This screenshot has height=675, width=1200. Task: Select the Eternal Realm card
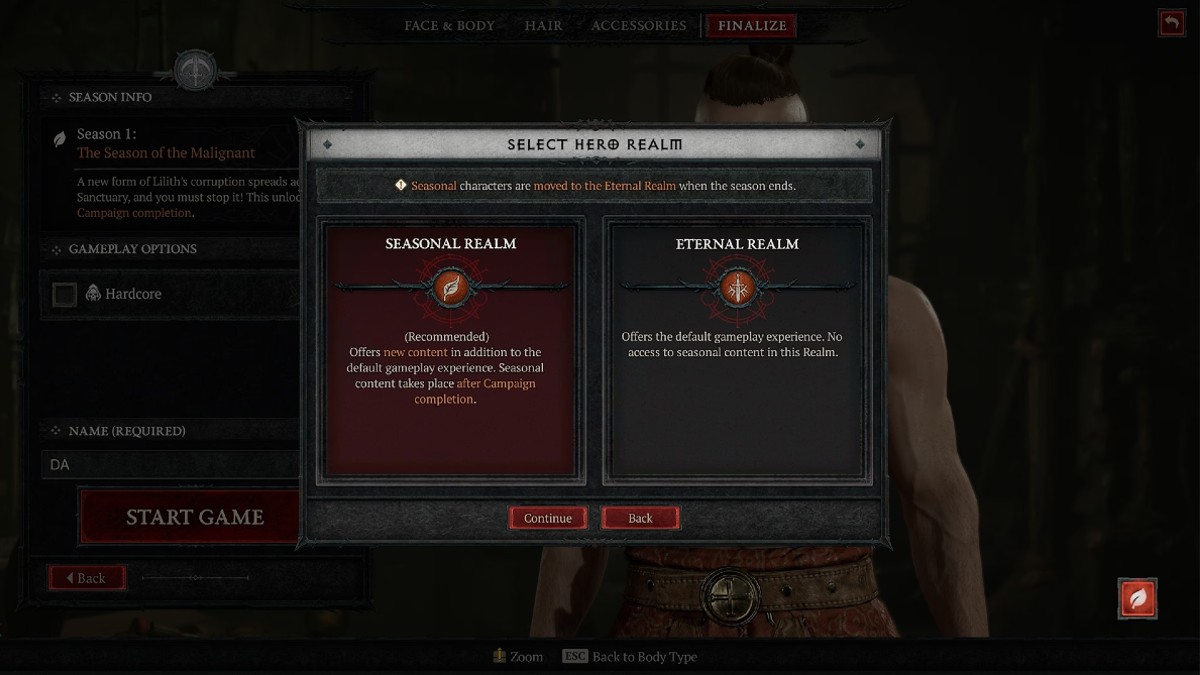737,350
